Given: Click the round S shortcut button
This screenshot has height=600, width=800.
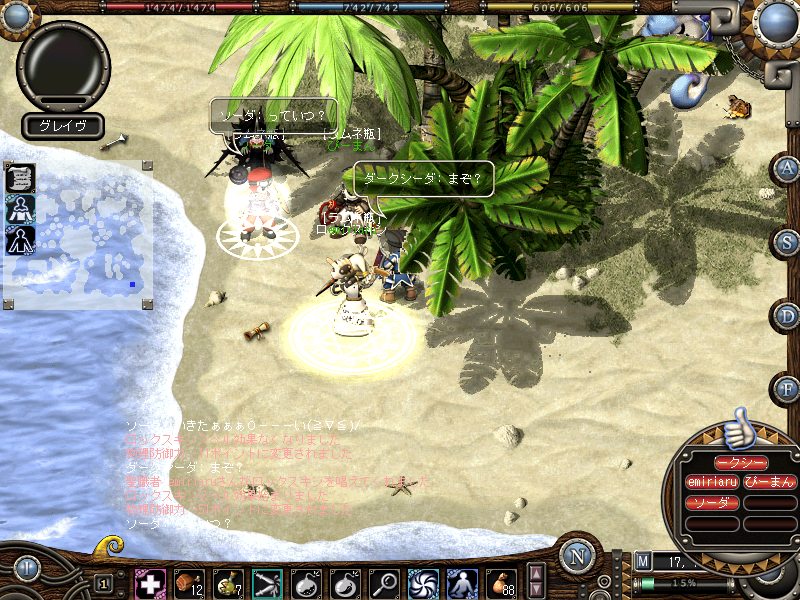Looking at the screenshot, I should [787, 241].
